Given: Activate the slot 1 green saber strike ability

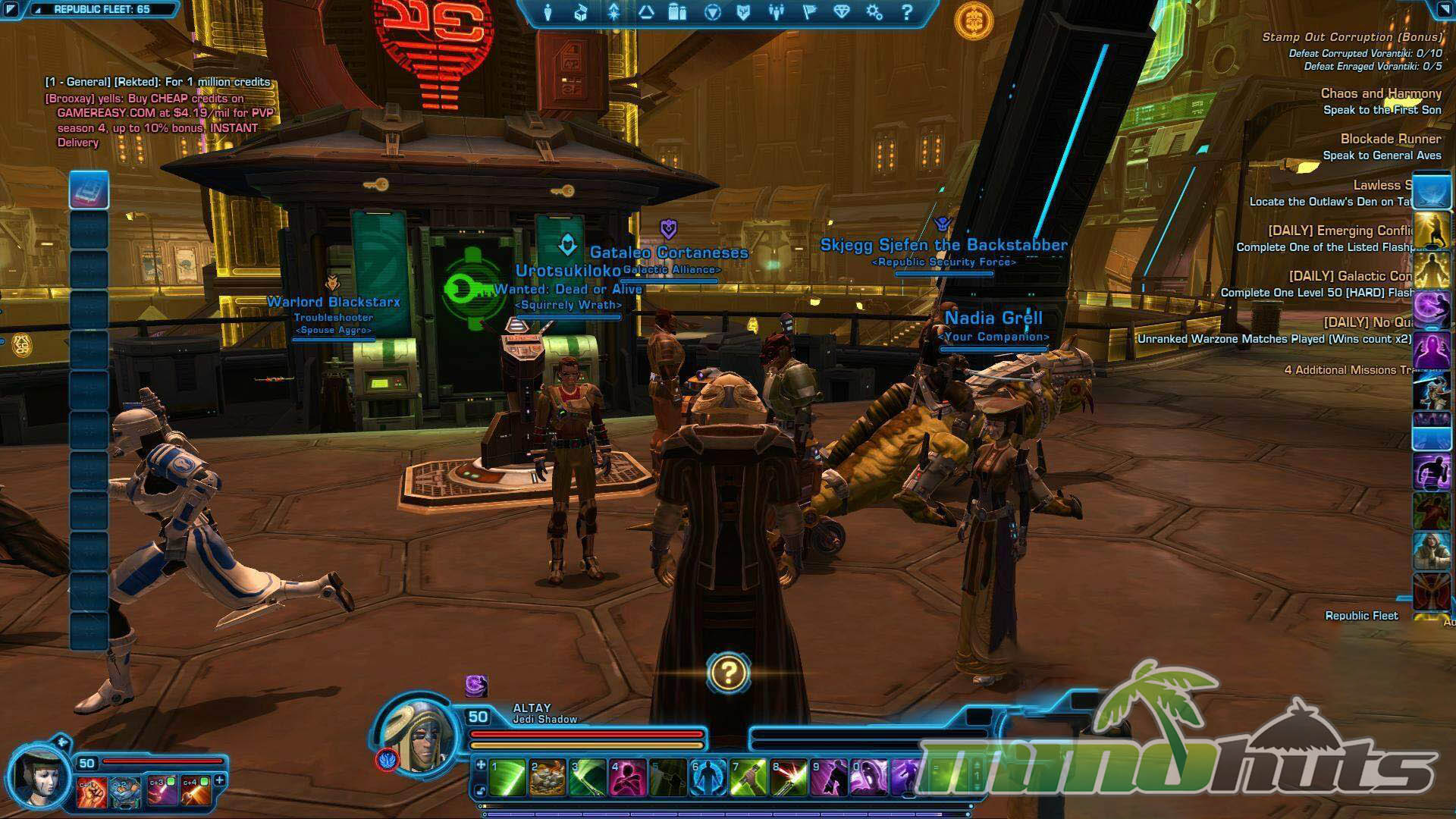Looking at the screenshot, I should [x=507, y=778].
